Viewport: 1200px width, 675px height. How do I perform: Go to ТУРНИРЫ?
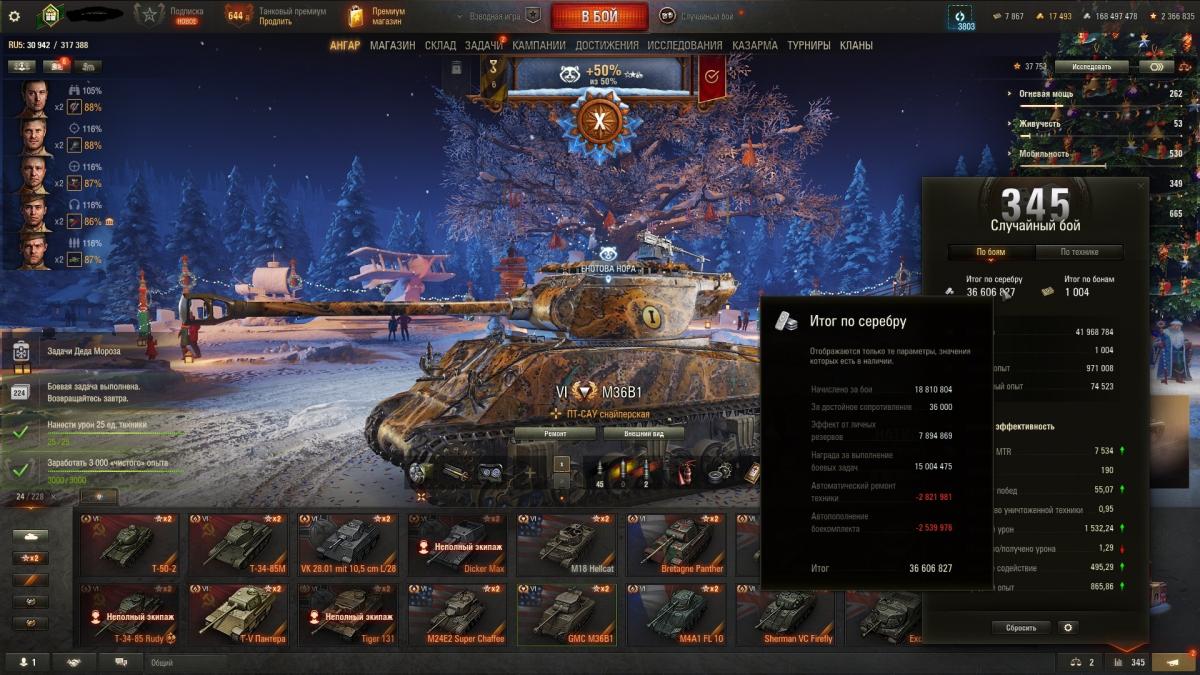pyautogui.click(x=809, y=45)
